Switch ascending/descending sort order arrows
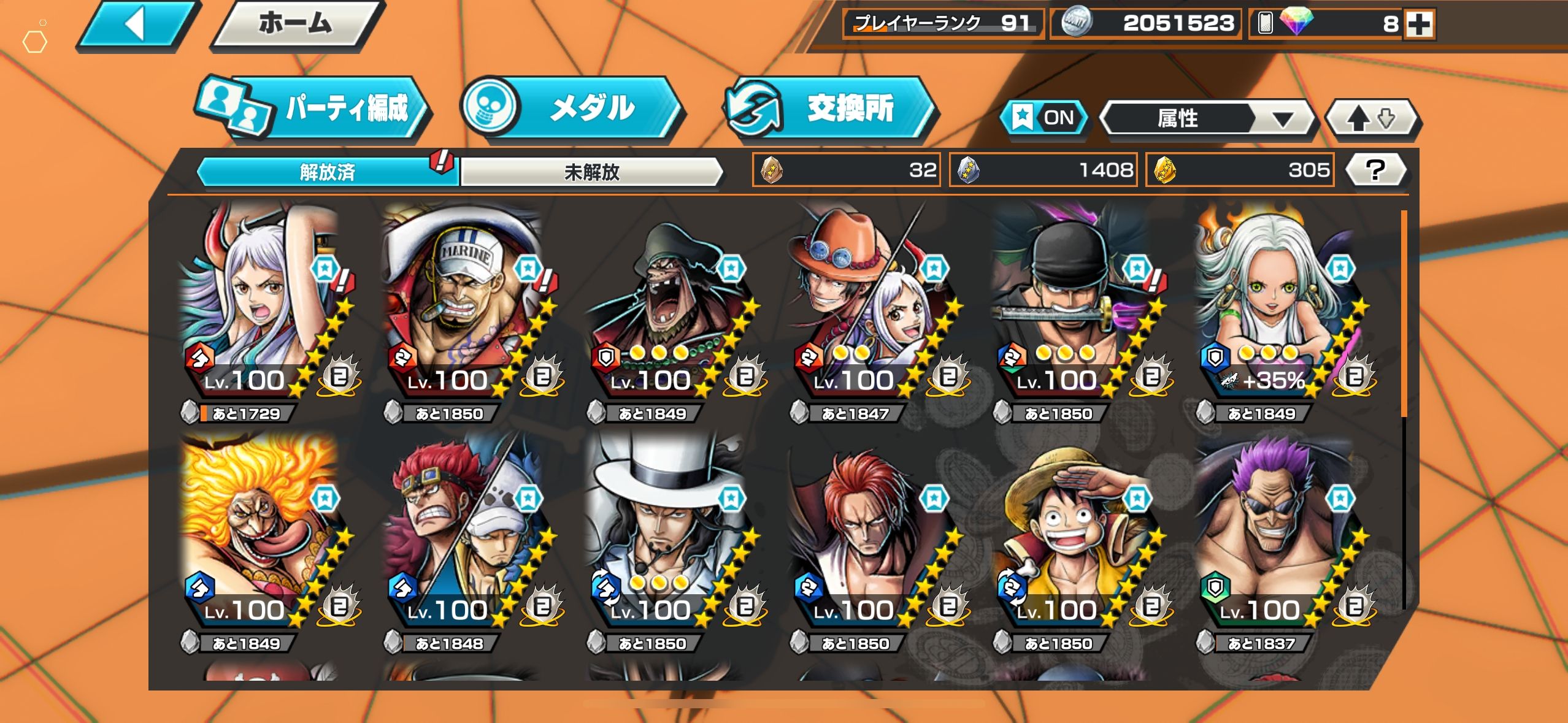This screenshot has height=723, width=1568. [x=1372, y=118]
